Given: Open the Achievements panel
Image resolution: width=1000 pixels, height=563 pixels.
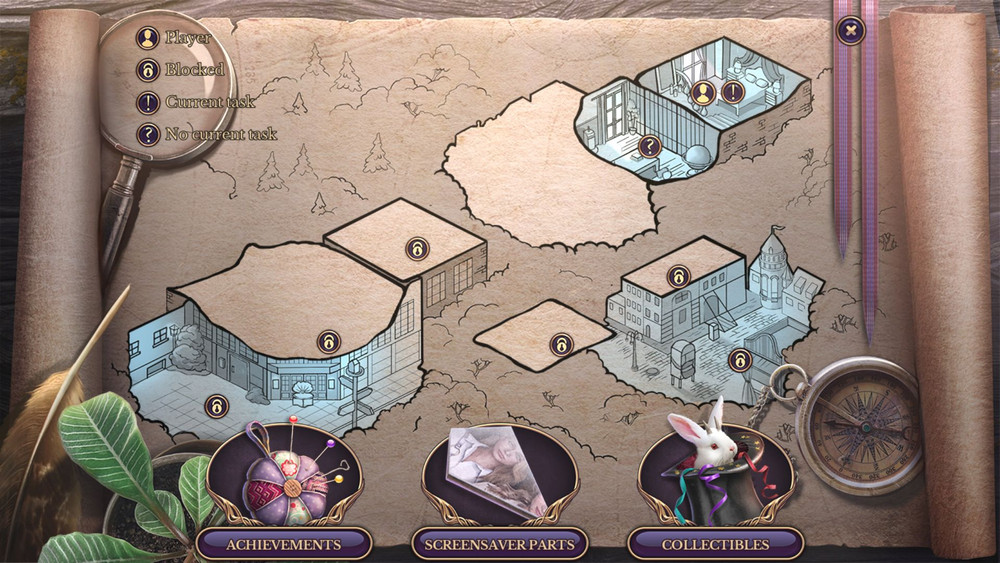Looking at the screenshot, I should click(x=283, y=544).
